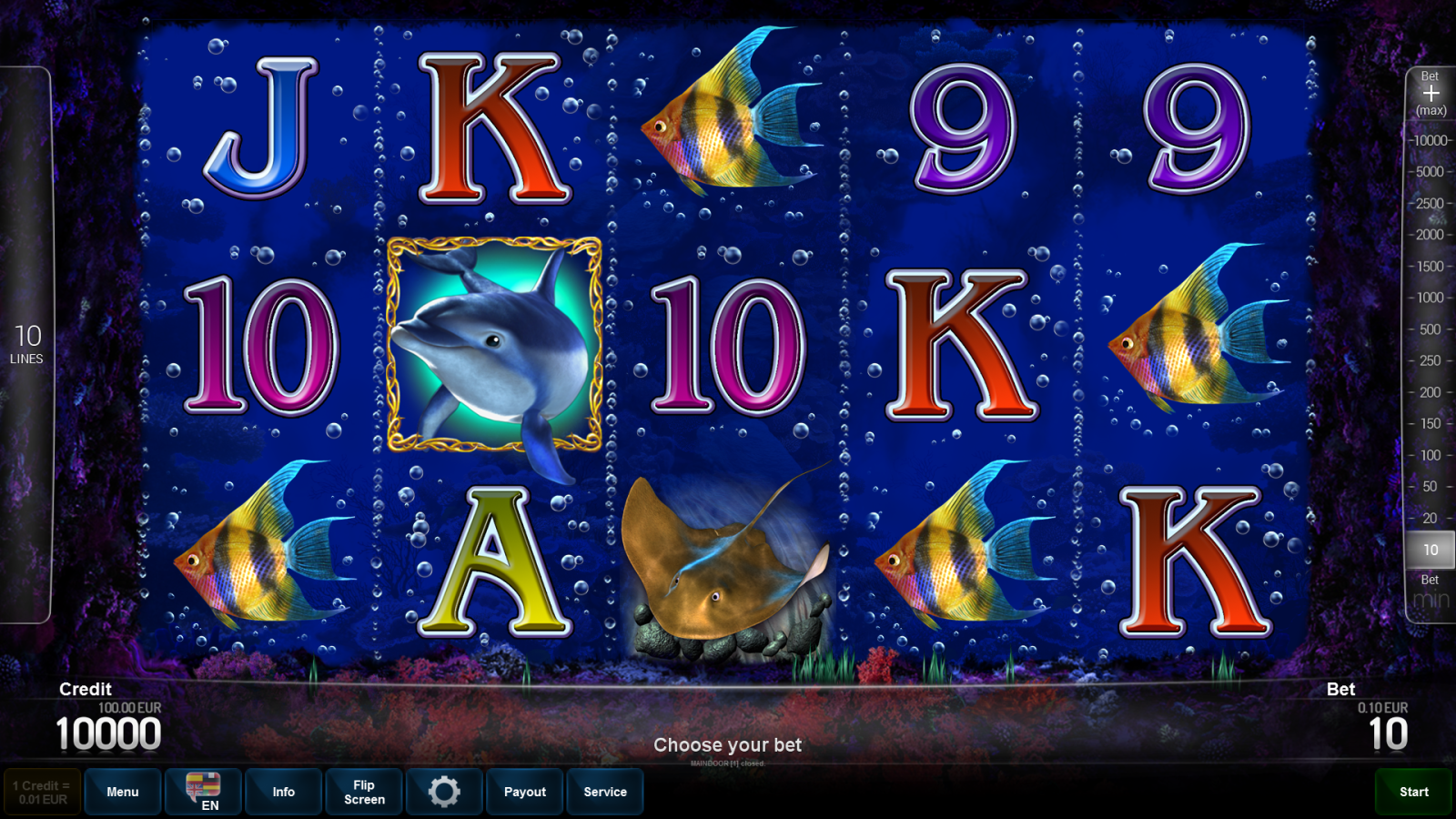Activate Flip Screen
Screen dimensions: 1456x819
pyautogui.click(x=363, y=791)
